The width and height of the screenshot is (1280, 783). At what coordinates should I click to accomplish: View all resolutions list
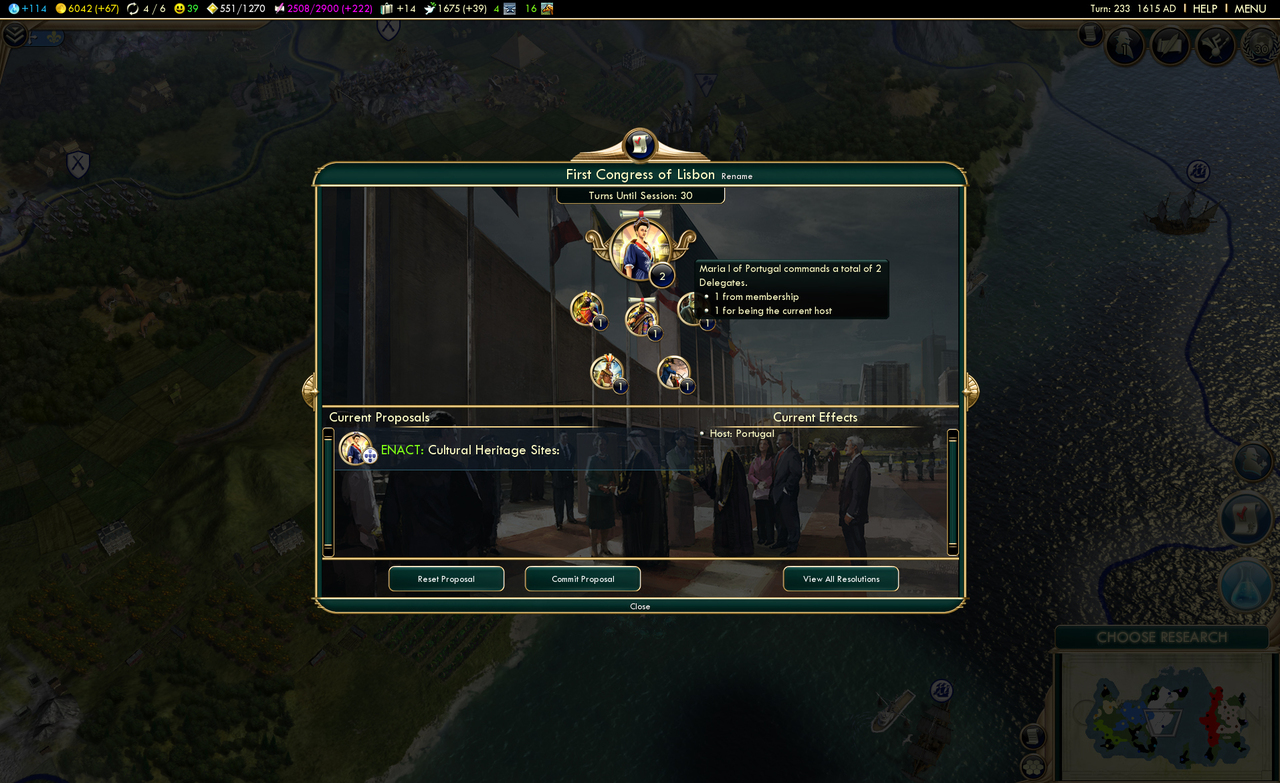click(x=840, y=579)
